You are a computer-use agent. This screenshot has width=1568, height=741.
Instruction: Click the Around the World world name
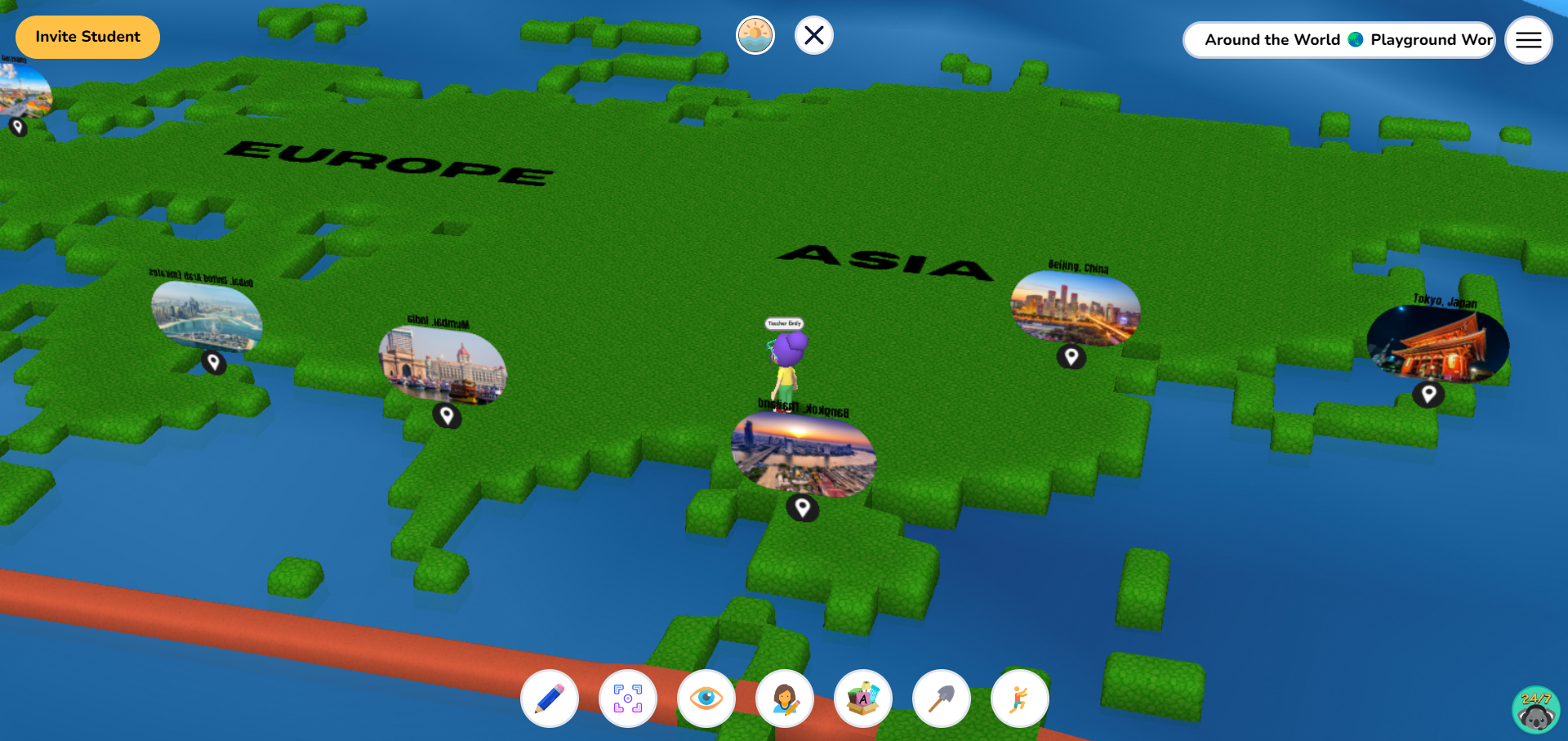click(1272, 39)
